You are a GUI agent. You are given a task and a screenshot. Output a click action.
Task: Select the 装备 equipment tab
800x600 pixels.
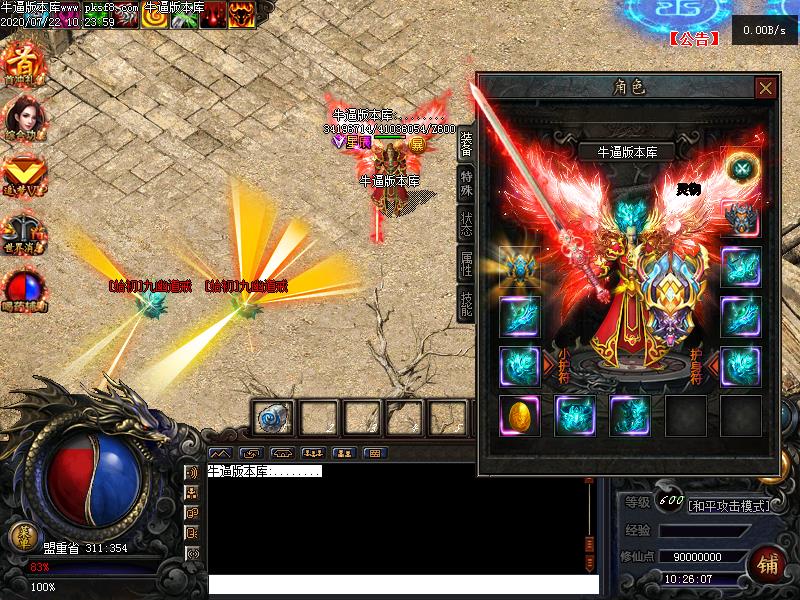(466, 144)
